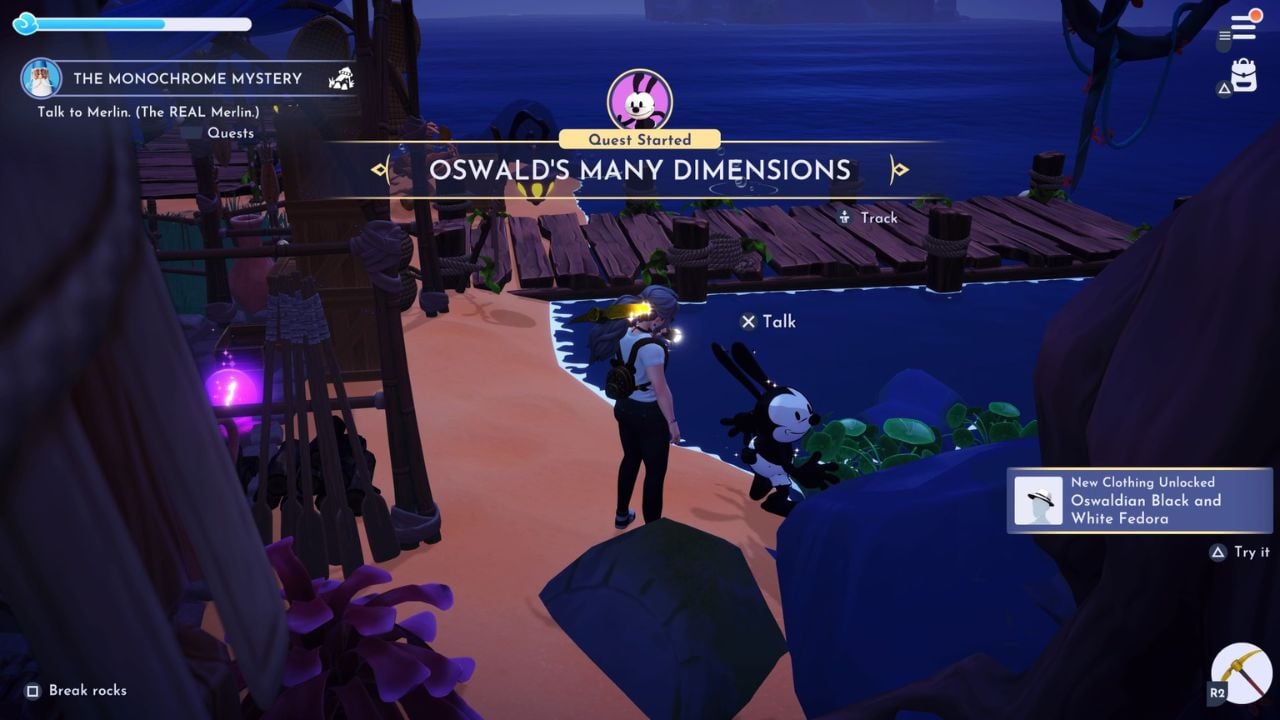Open the Quests menu

(x=231, y=132)
